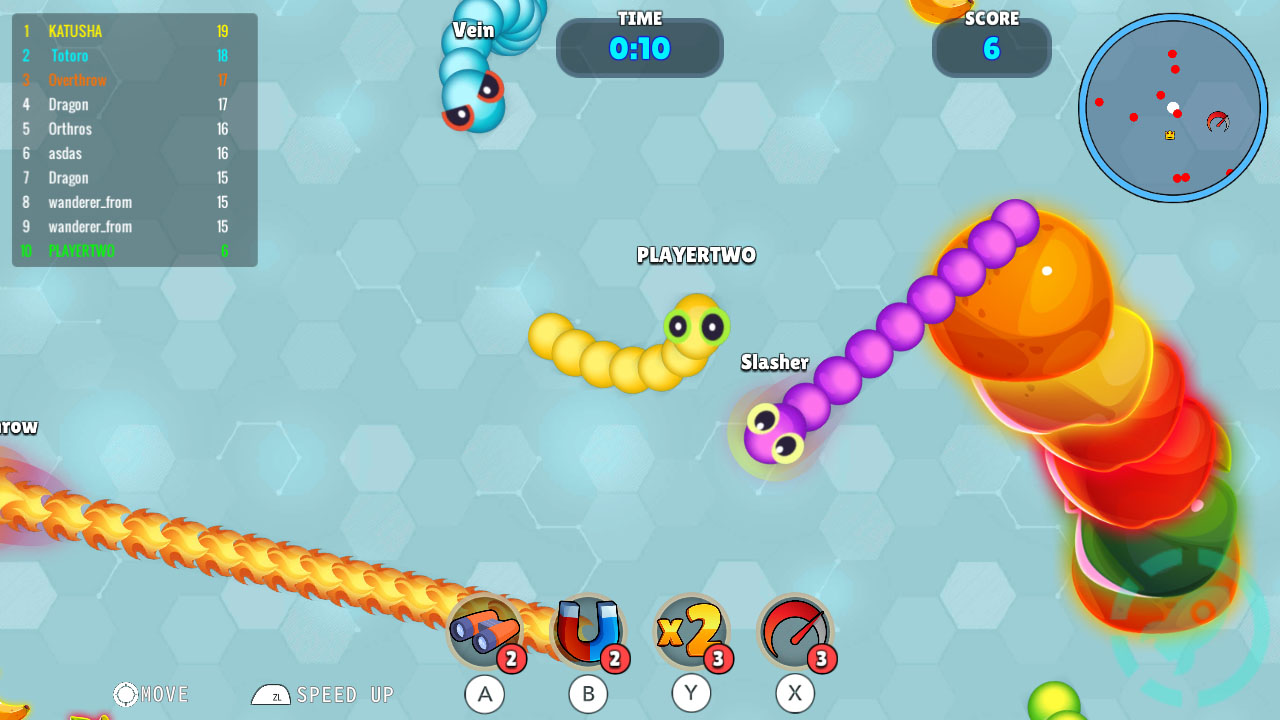
Task: Activate the binoculars vision power-up
Action: (x=485, y=632)
